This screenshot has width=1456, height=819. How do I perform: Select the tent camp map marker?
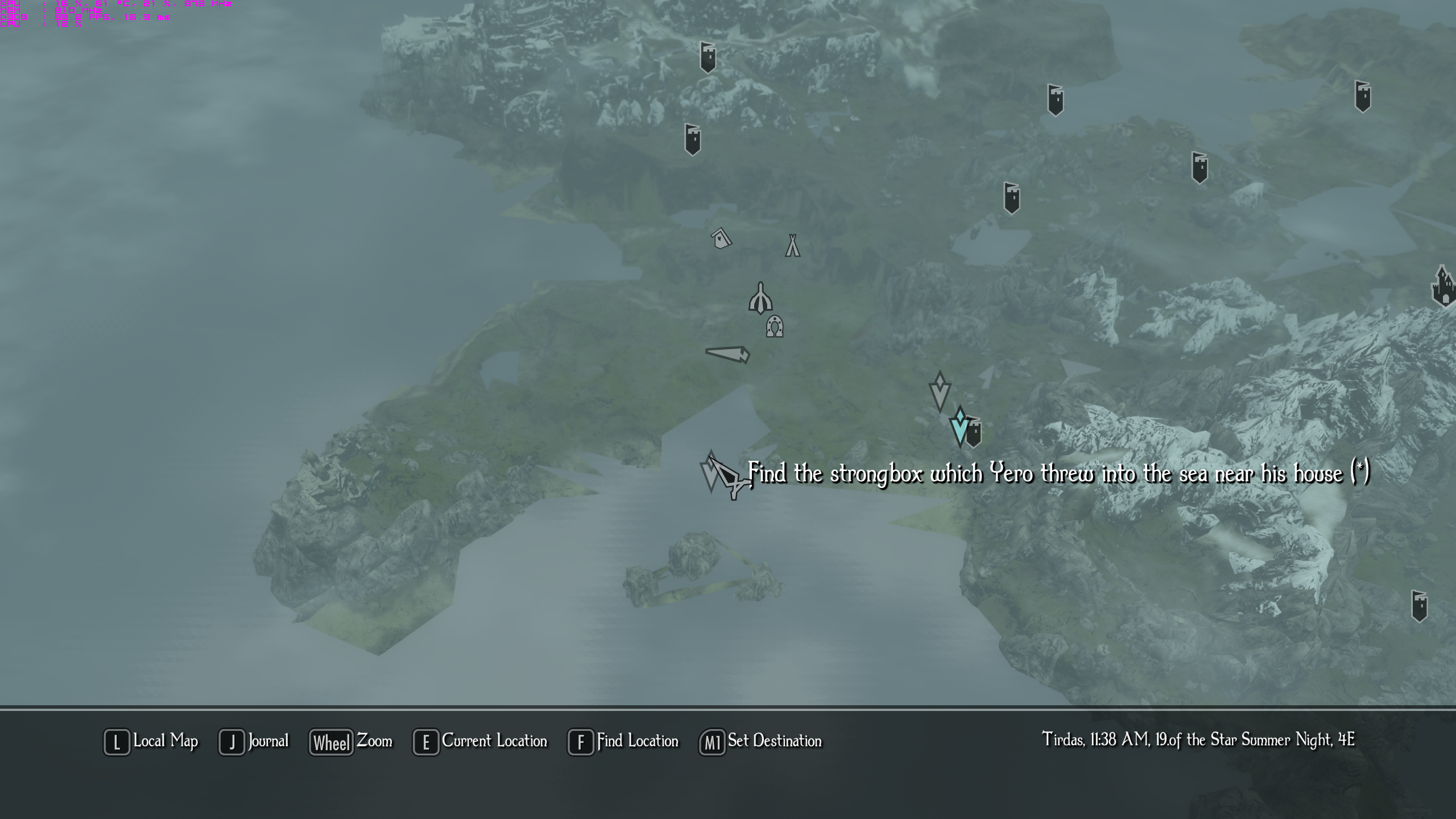click(792, 246)
